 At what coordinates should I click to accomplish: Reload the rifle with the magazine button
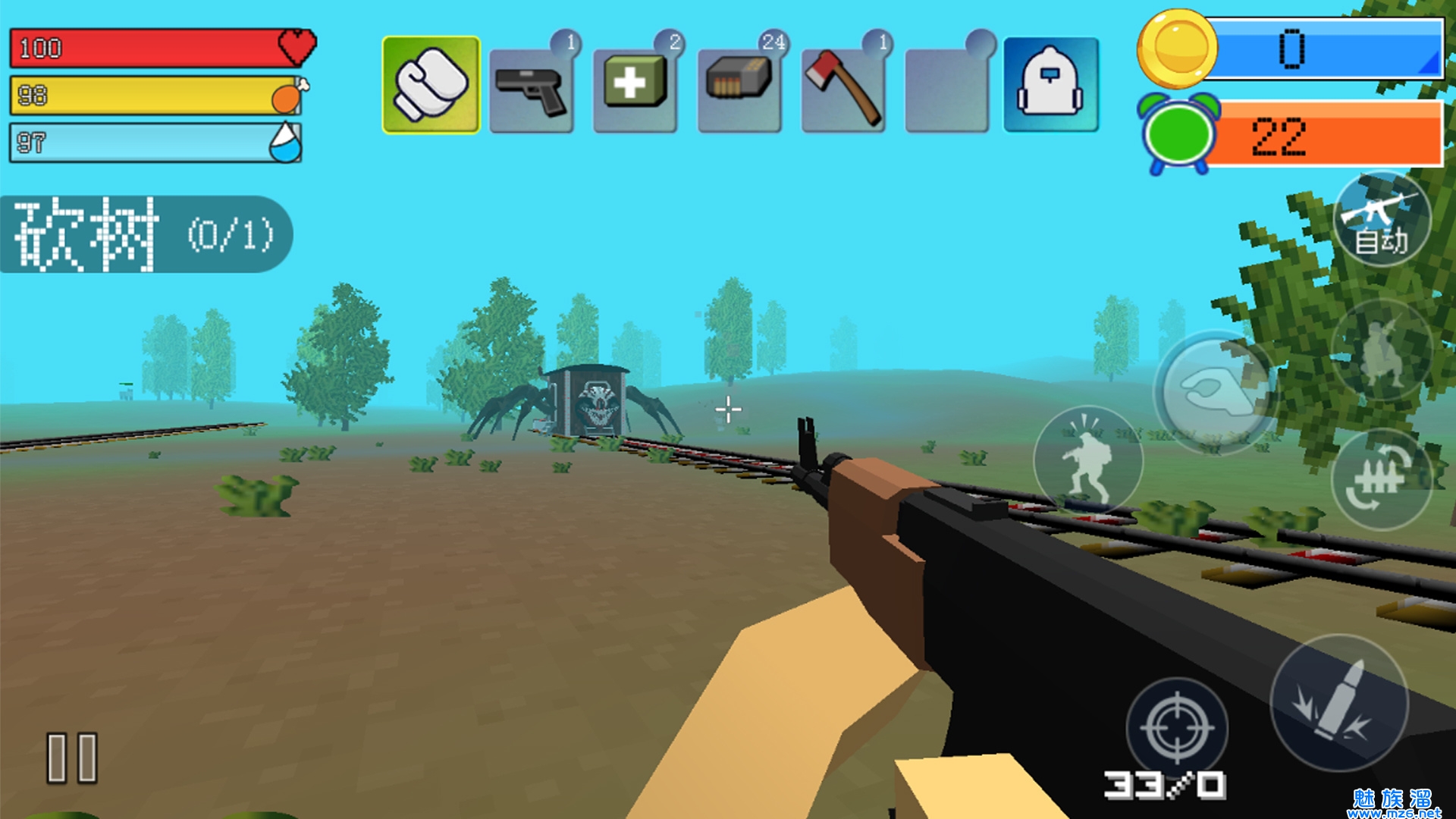(x=1382, y=479)
